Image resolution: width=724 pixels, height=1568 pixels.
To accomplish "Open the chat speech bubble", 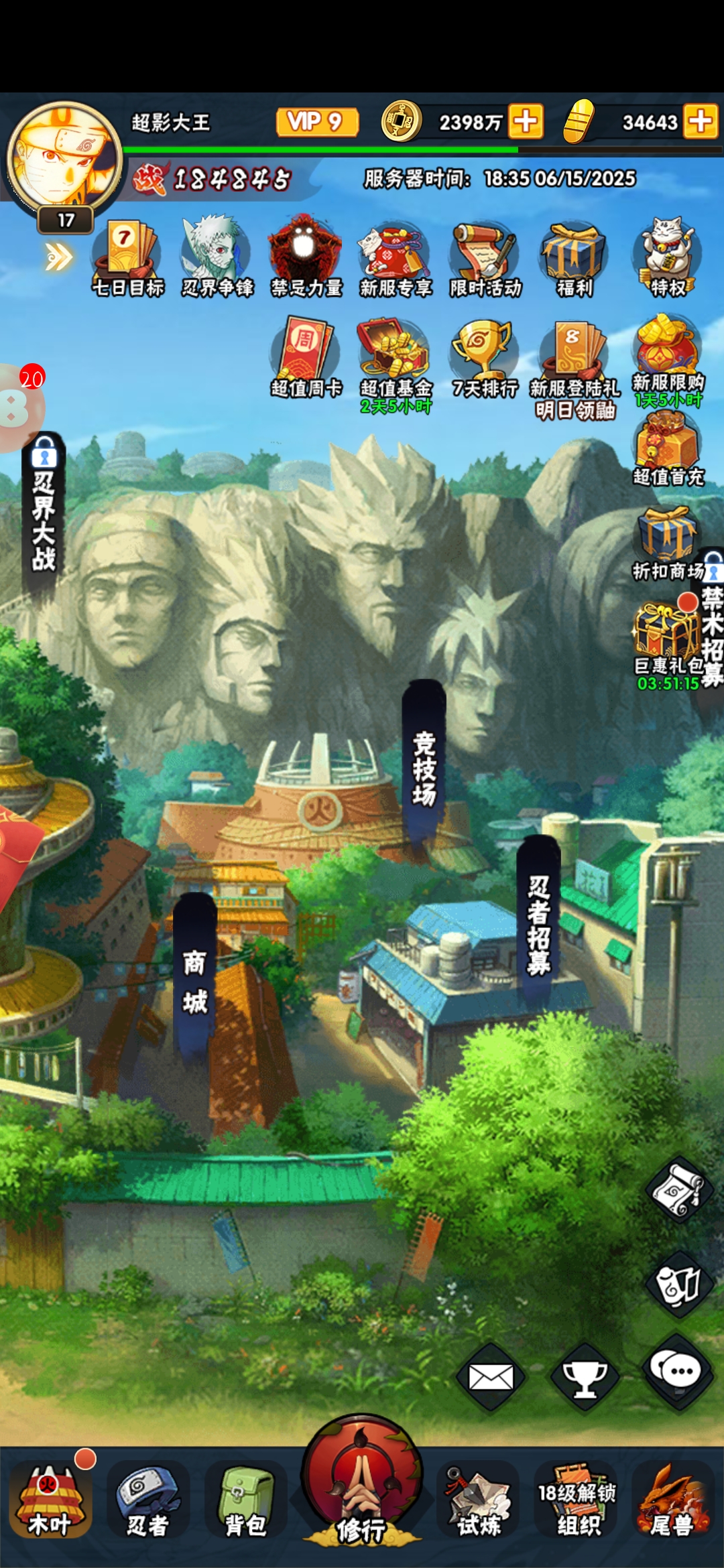I will (680, 1370).
